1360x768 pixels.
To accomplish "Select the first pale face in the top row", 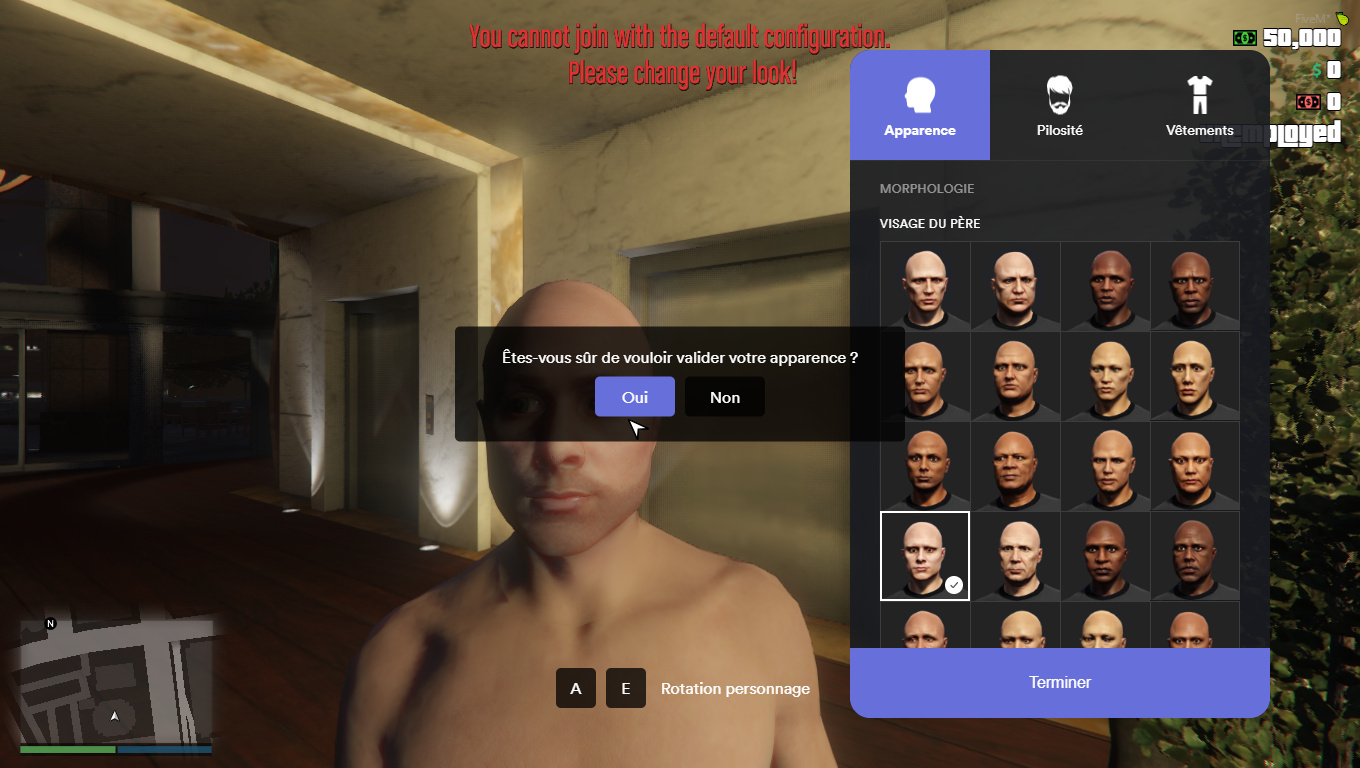I will click(924, 285).
